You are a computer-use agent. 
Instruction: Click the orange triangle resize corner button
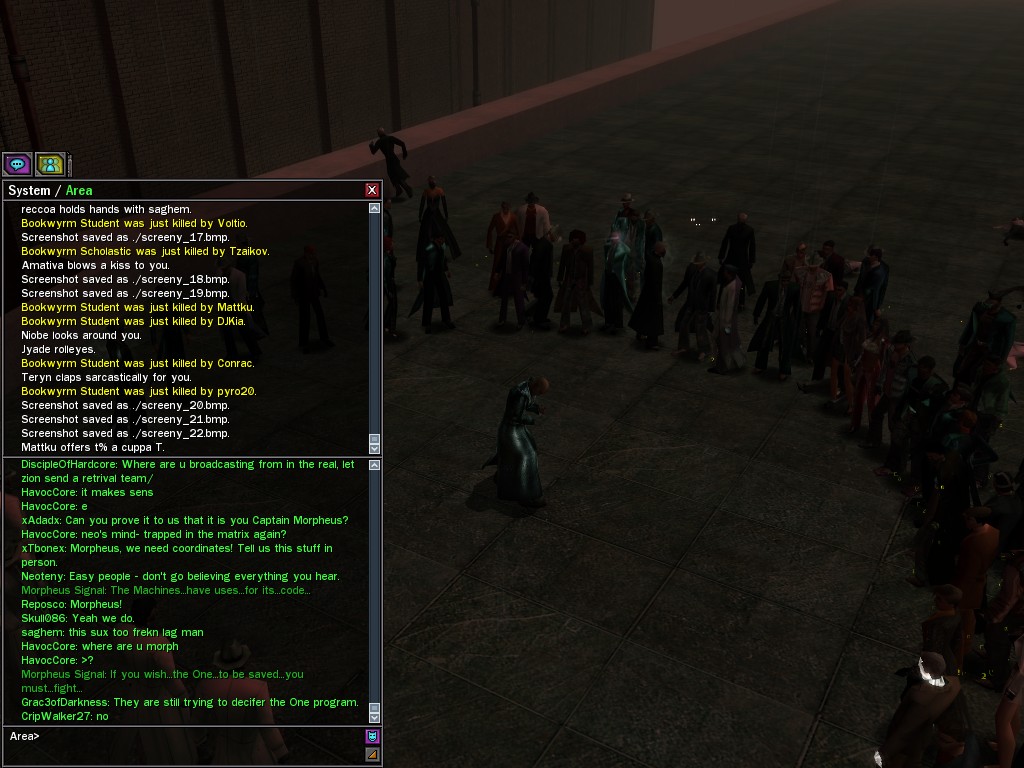click(x=372, y=755)
